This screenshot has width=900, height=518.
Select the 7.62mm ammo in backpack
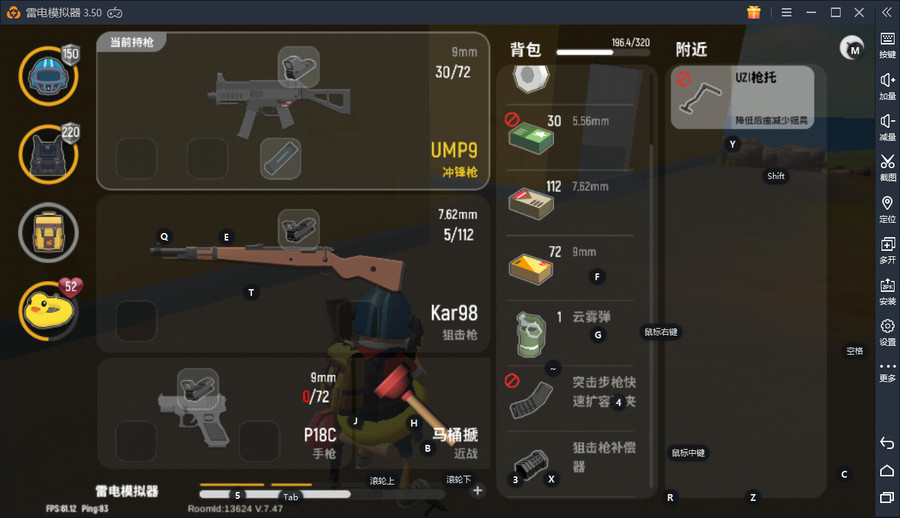[x=568, y=202]
